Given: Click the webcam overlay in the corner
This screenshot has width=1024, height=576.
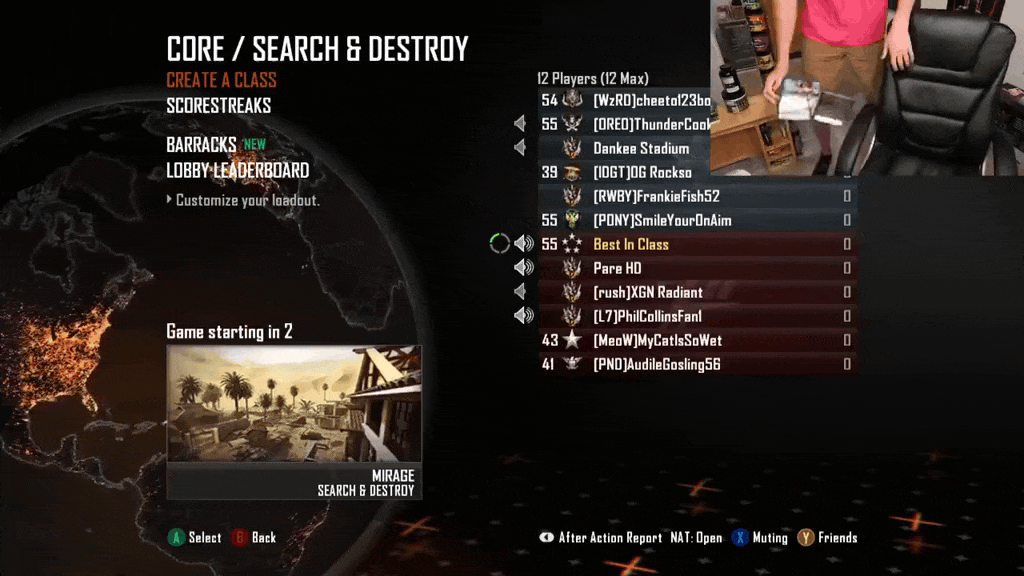Looking at the screenshot, I should point(866,87).
